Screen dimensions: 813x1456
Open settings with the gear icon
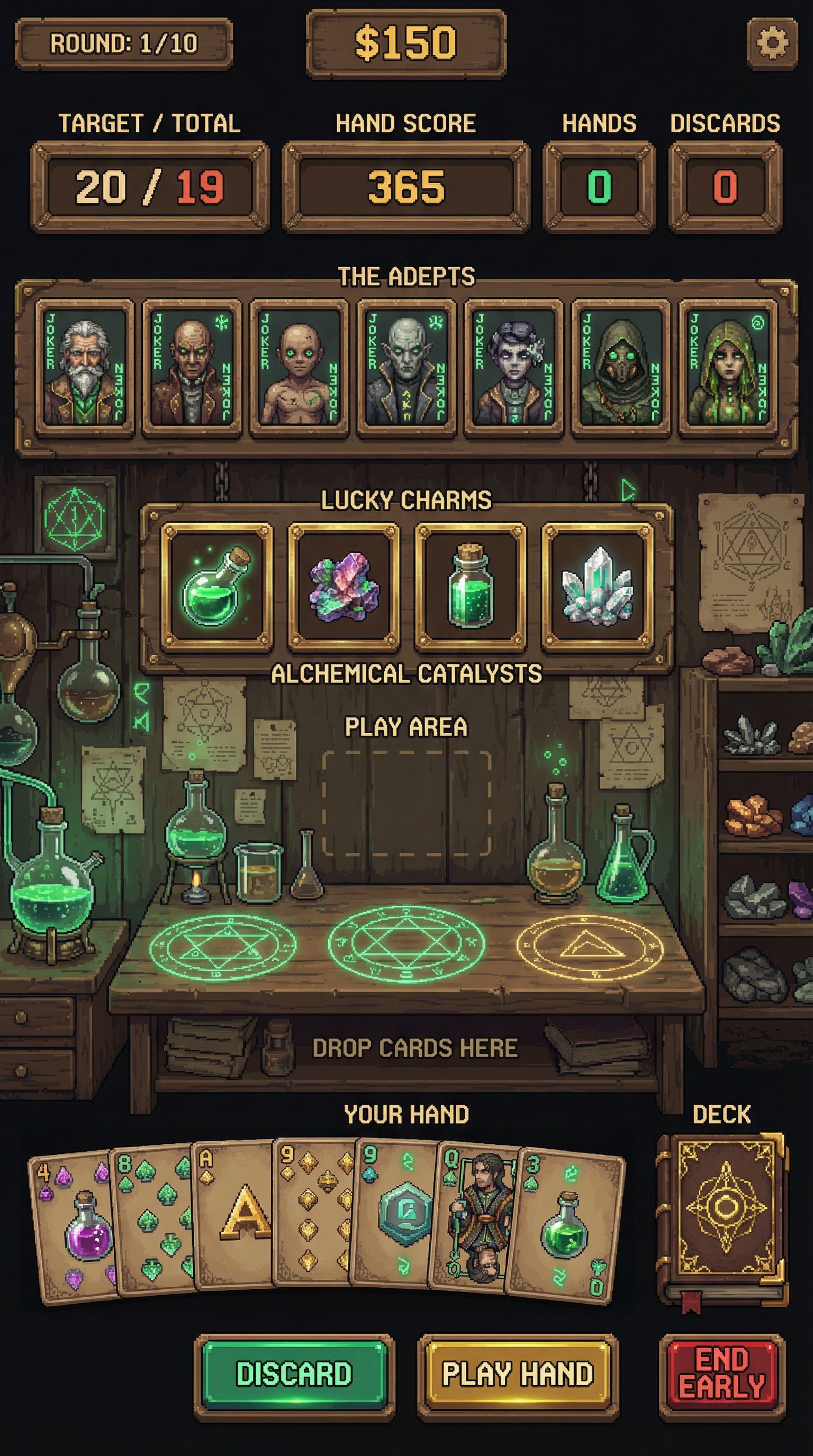(x=772, y=43)
